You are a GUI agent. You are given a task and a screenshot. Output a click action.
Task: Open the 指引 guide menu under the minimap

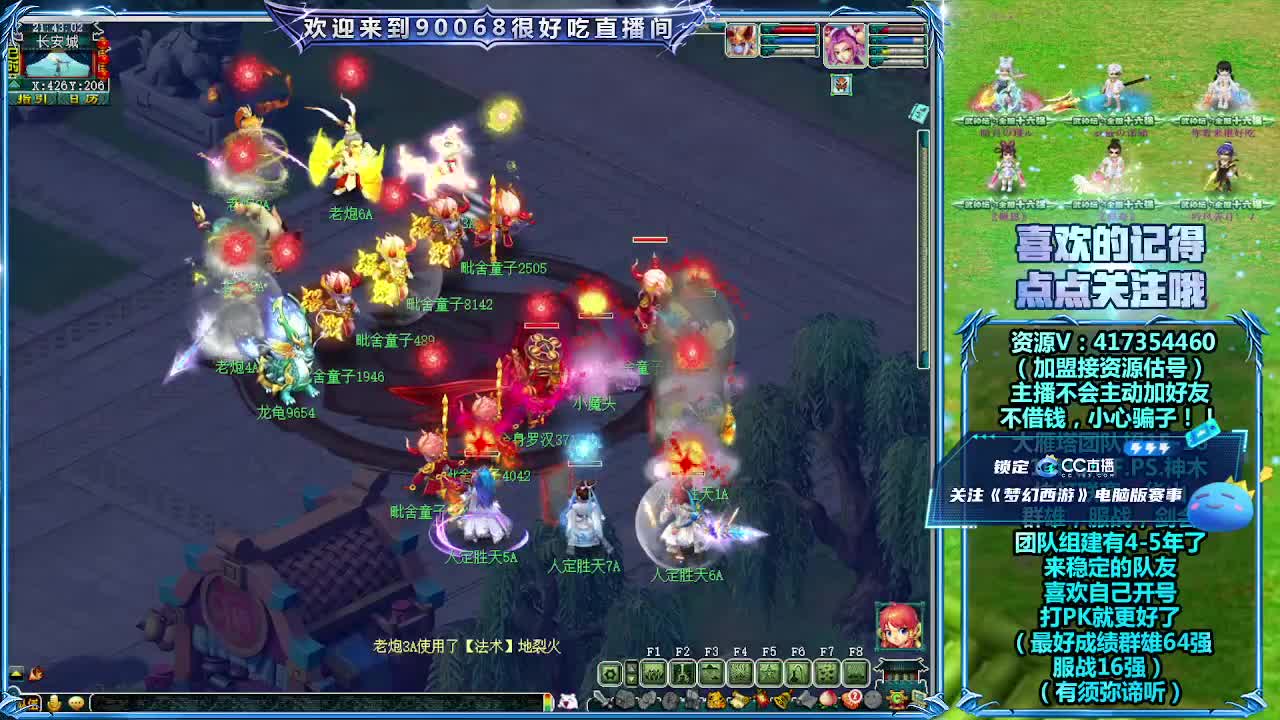coord(33,98)
